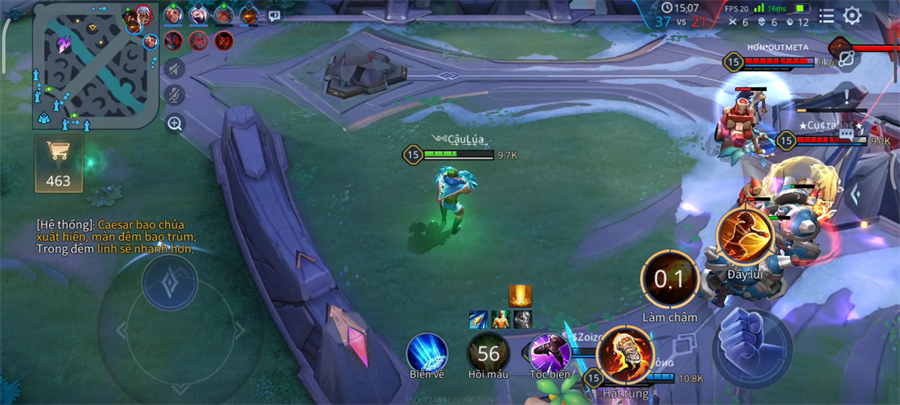The width and height of the screenshot is (900, 405).
Task: Cast the Làm chậm slow ability
Action: click(x=669, y=280)
